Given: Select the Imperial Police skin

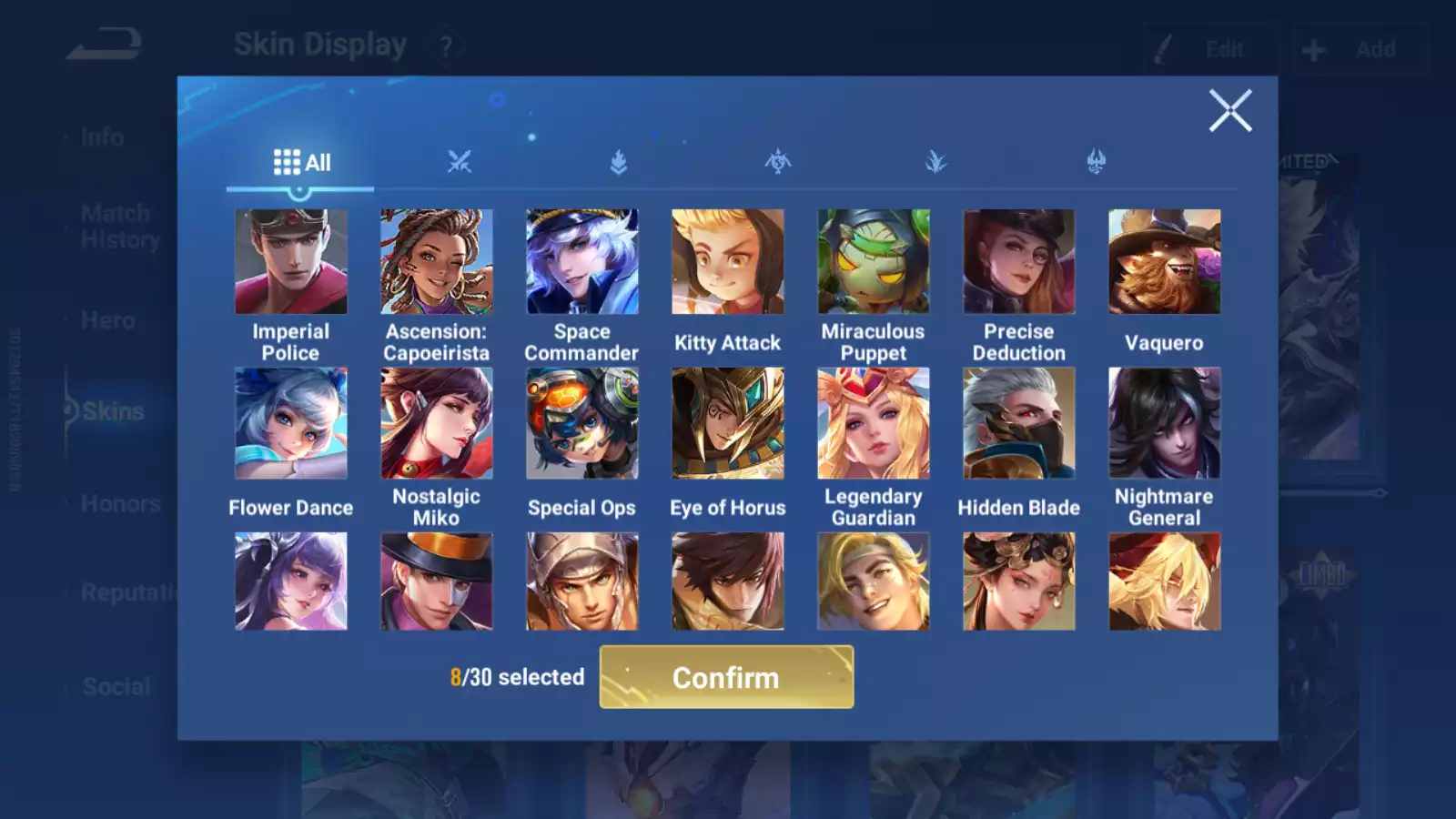Looking at the screenshot, I should click(x=291, y=262).
